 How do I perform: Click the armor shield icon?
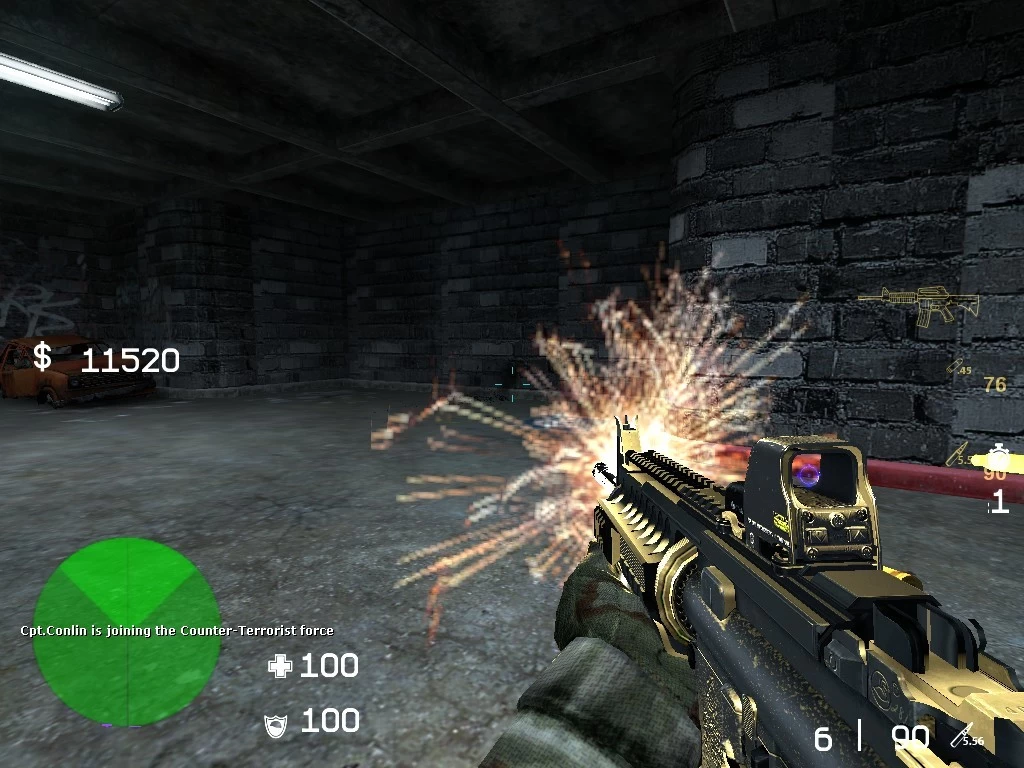pyautogui.click(x=276, y=724)
